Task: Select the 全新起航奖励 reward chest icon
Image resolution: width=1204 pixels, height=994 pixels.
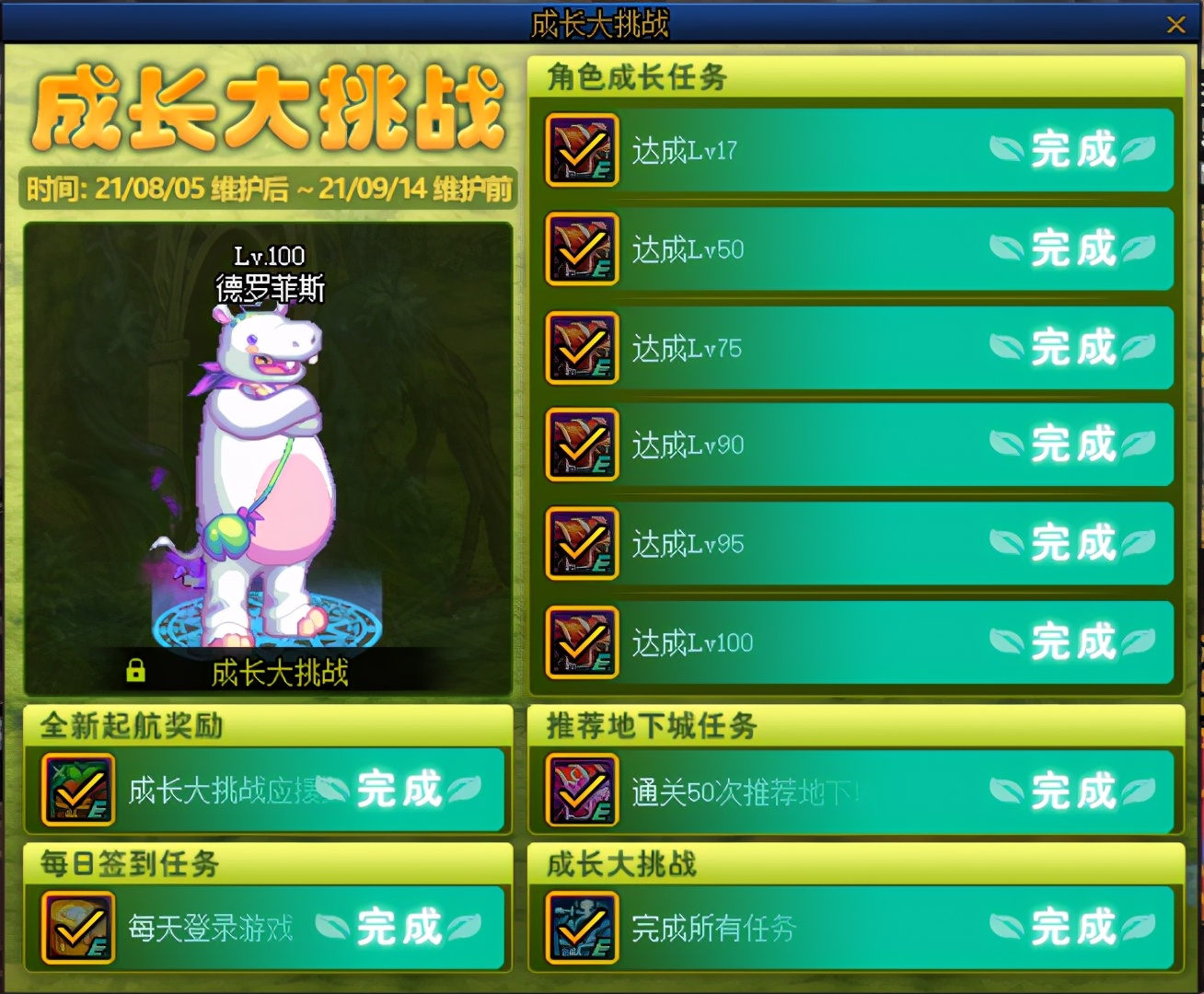Action: point(77,790)
